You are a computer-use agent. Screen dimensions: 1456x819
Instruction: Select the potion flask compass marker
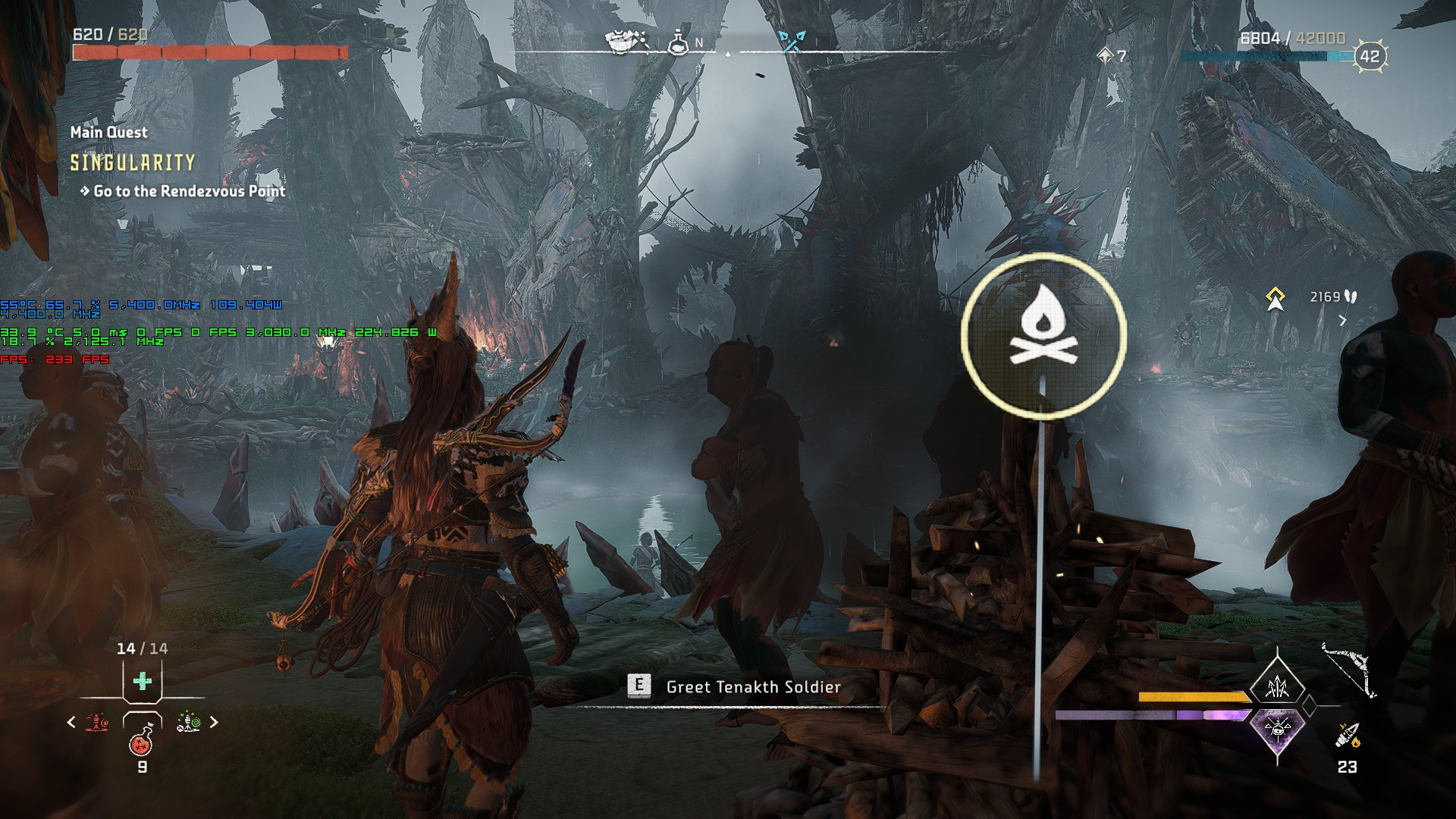[677, 43]
